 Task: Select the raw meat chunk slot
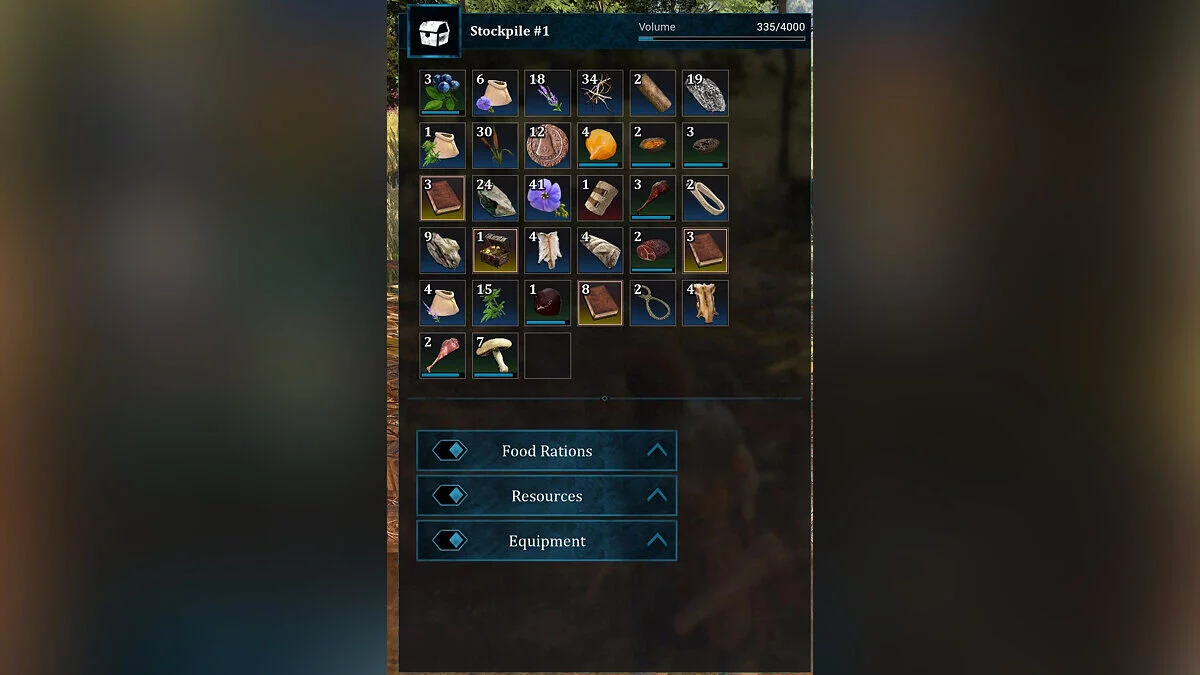[652, 251]
